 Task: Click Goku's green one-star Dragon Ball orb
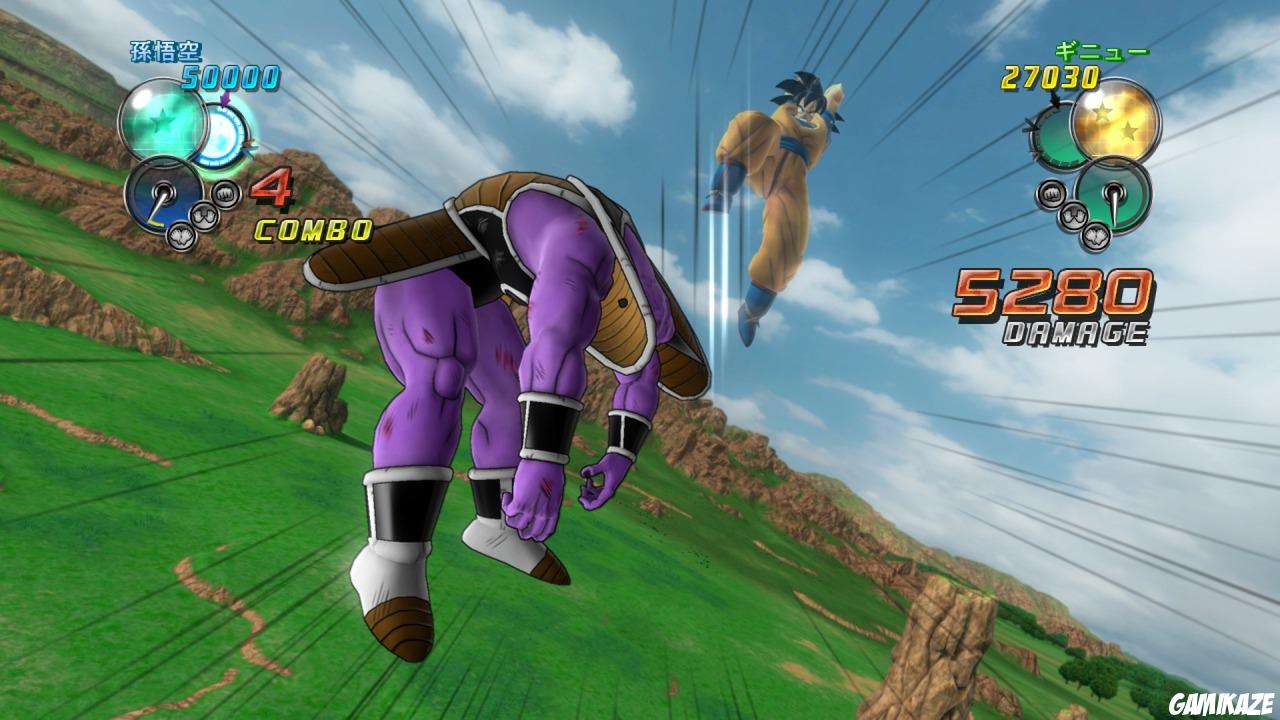[160, 122]
